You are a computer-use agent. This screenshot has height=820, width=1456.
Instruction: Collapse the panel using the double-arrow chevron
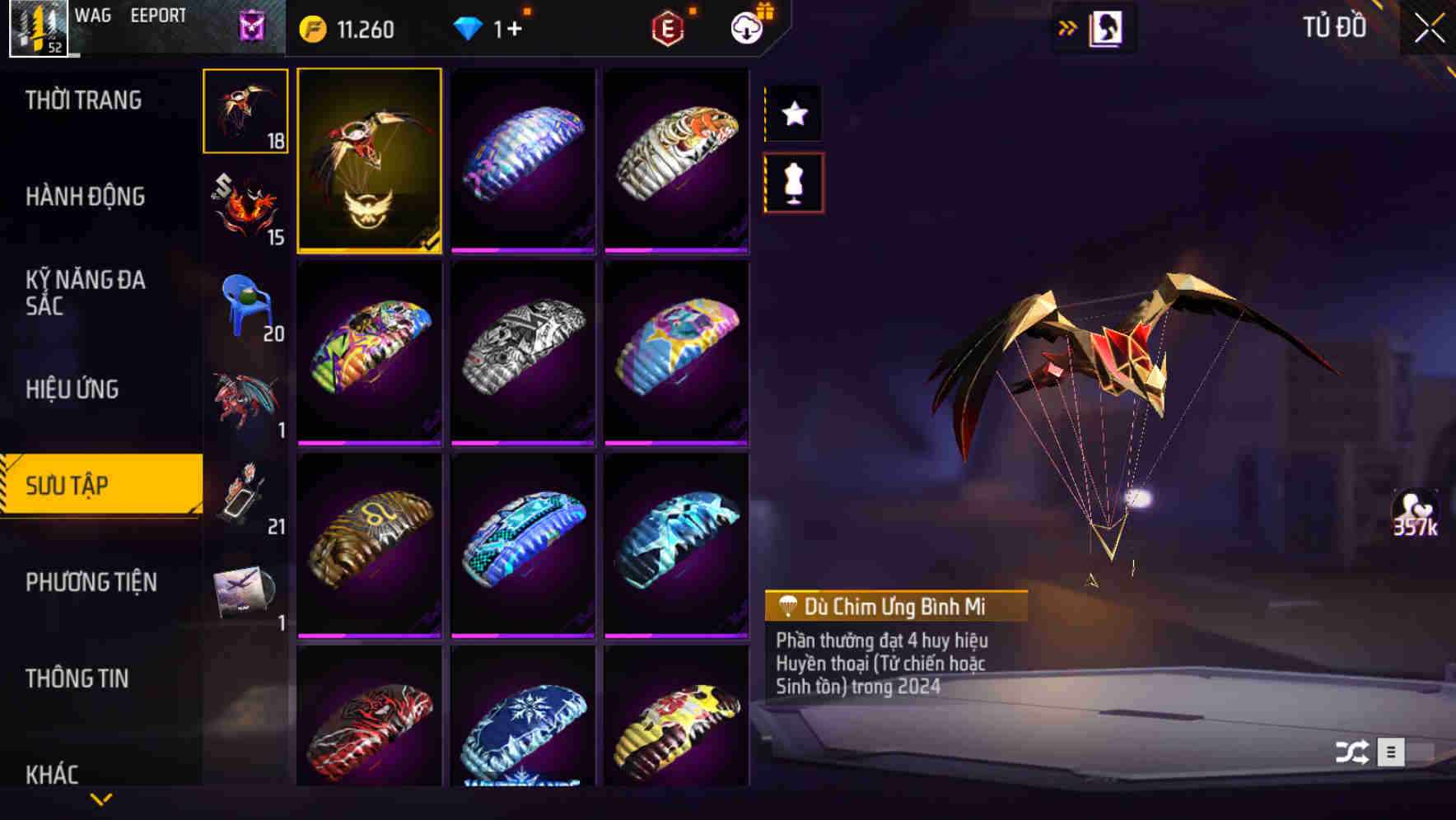pyautogui.click(x=1067, y=26)
